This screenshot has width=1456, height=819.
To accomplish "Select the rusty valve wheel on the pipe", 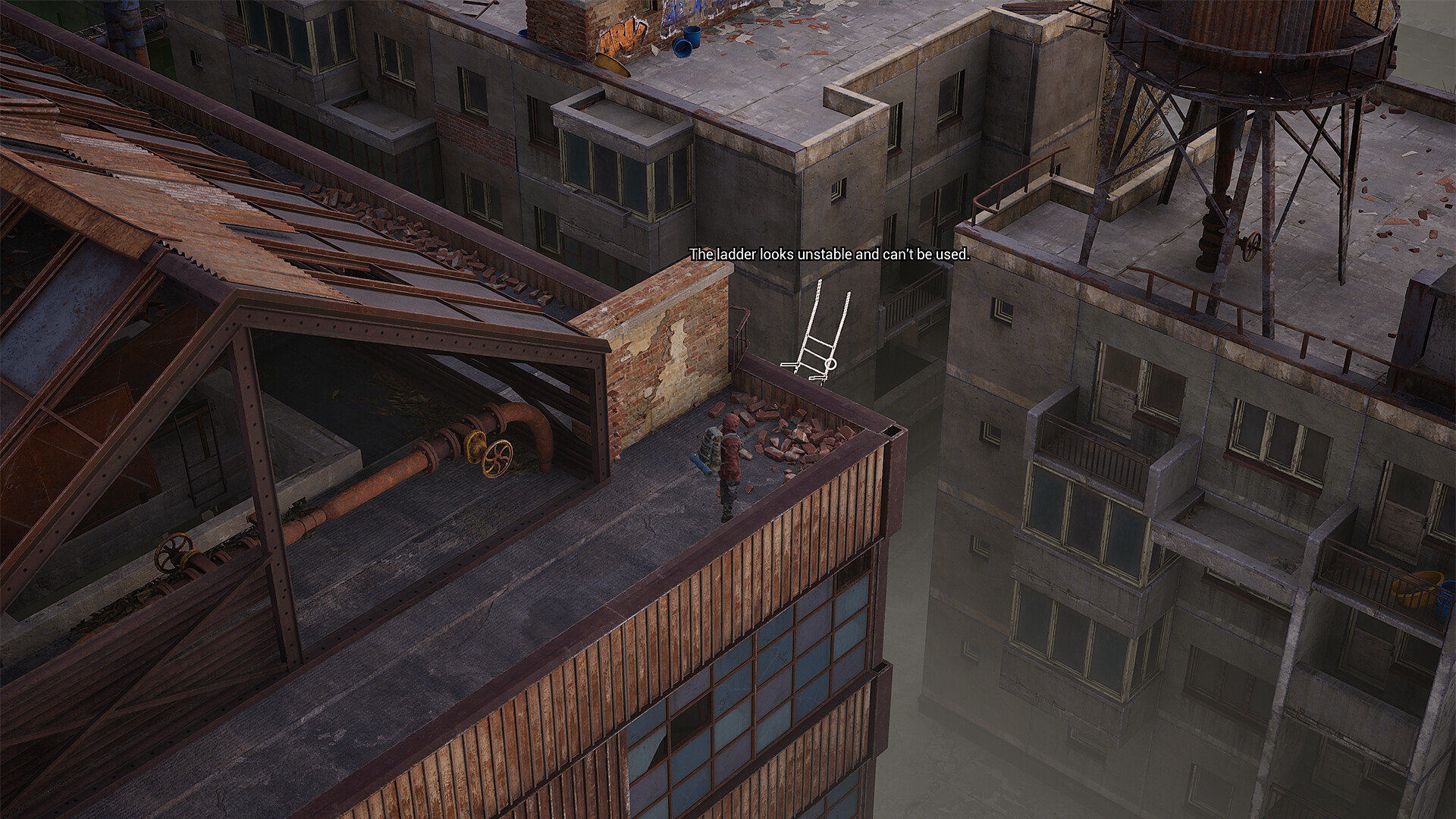I will click(497, 459).
